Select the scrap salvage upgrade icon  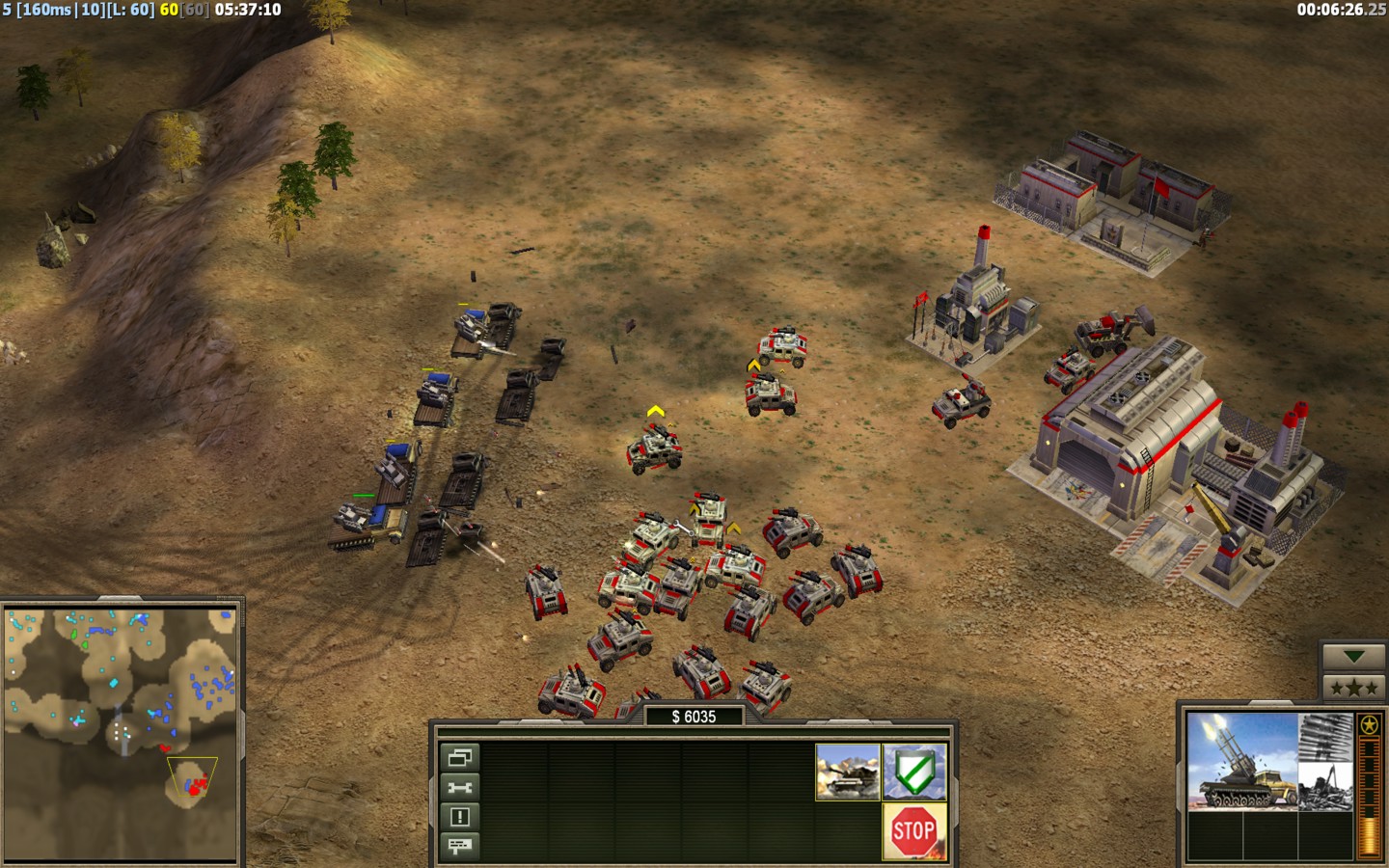1326,786
